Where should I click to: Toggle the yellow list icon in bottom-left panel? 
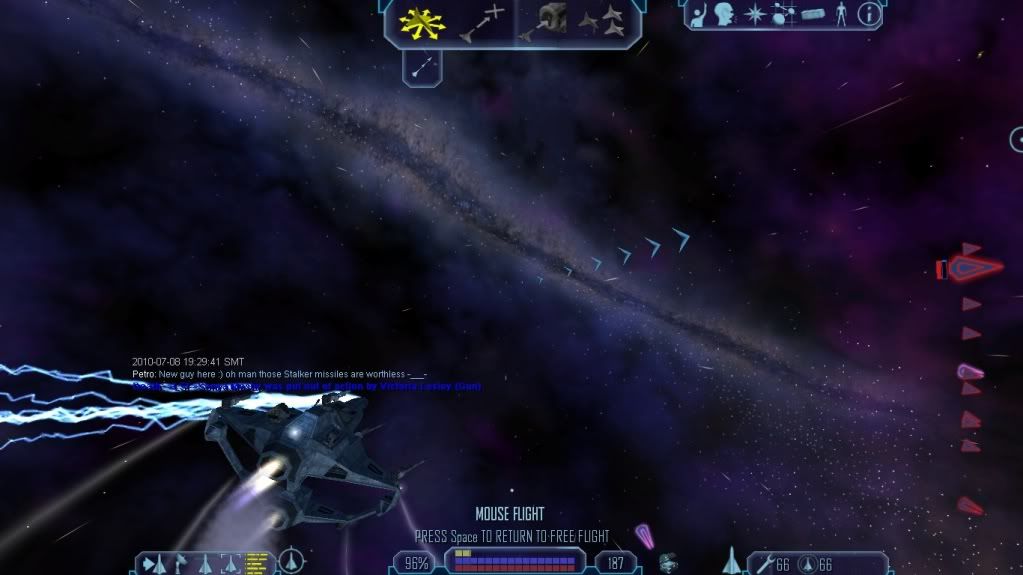257,561
